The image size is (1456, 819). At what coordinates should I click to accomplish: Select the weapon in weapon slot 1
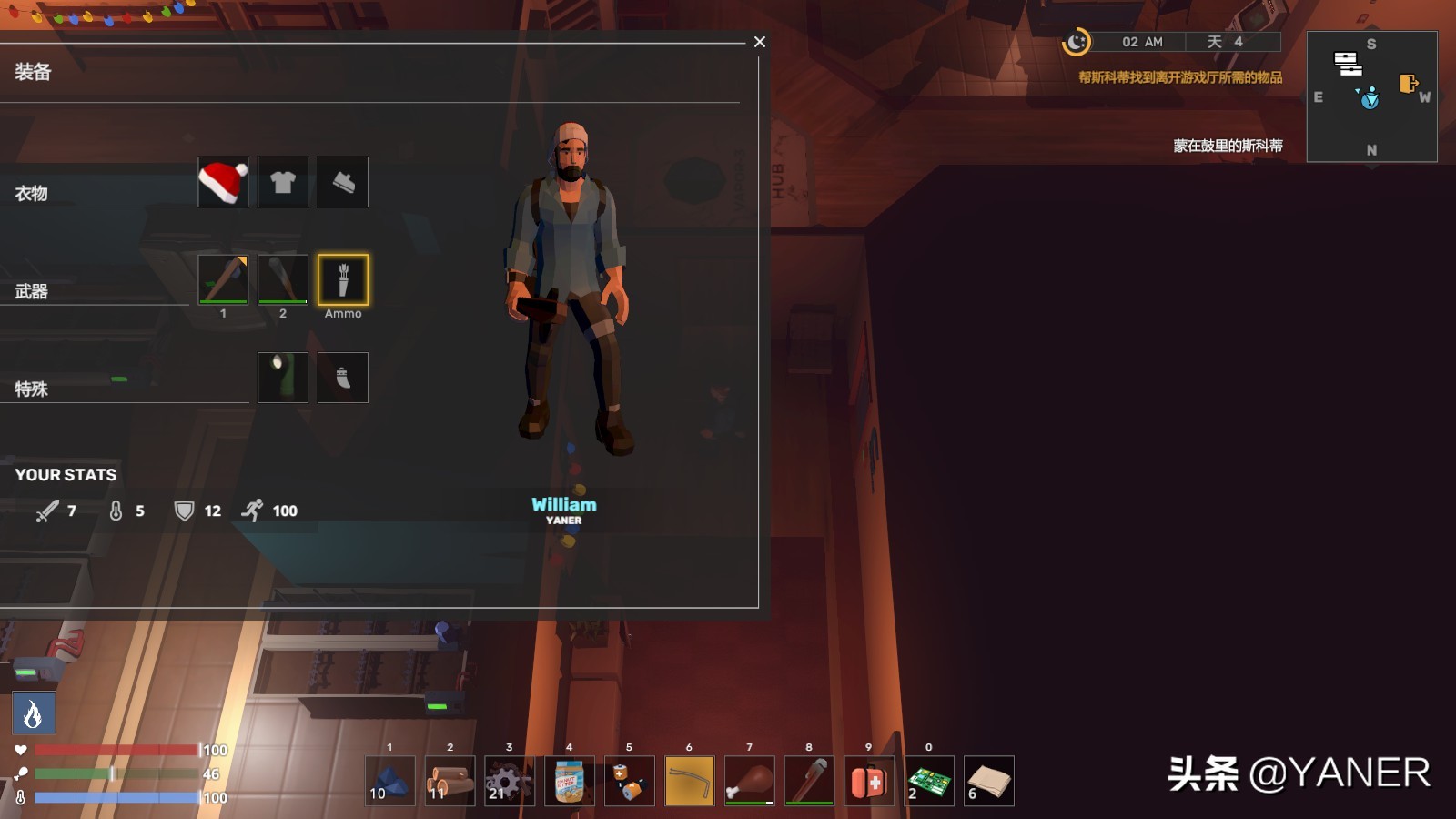pyautogui.click(x=223, y=279)
